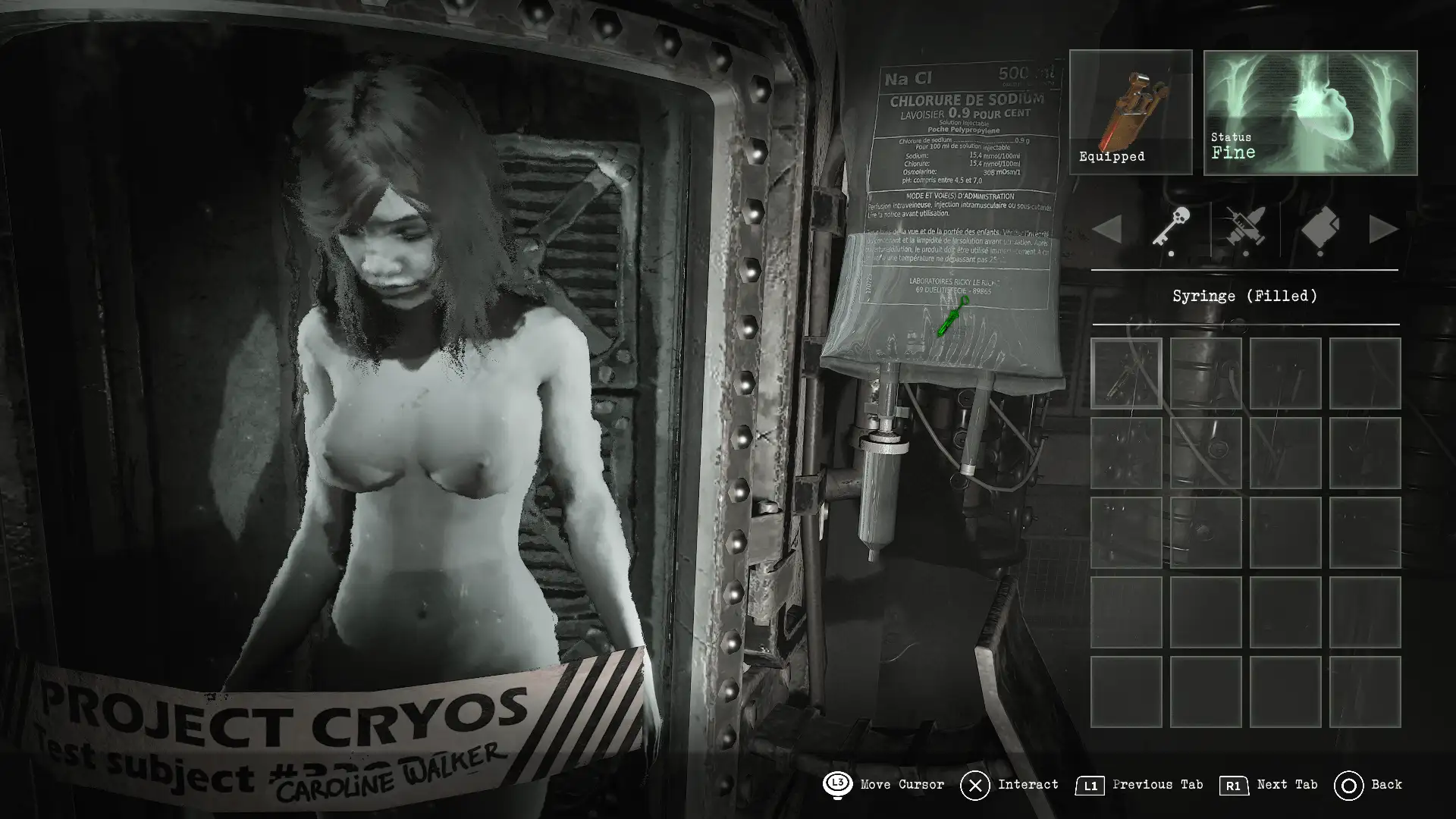Select the equipped weapon box
1456x819 pixels.
click(1130, 111)
